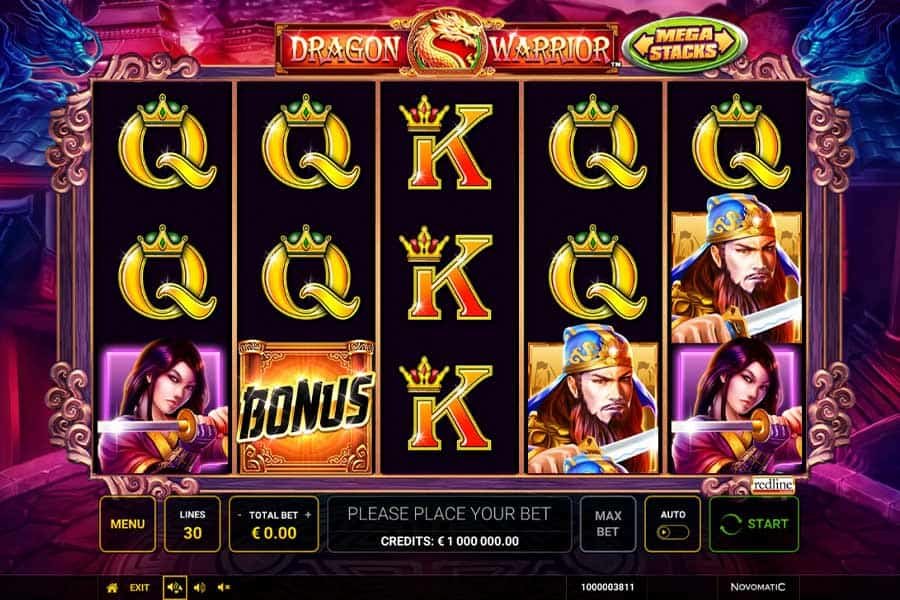Image resolution: width=900 pixels, height=600 pixels.
Task: Set the Max Bet
Action: [608, 524]
